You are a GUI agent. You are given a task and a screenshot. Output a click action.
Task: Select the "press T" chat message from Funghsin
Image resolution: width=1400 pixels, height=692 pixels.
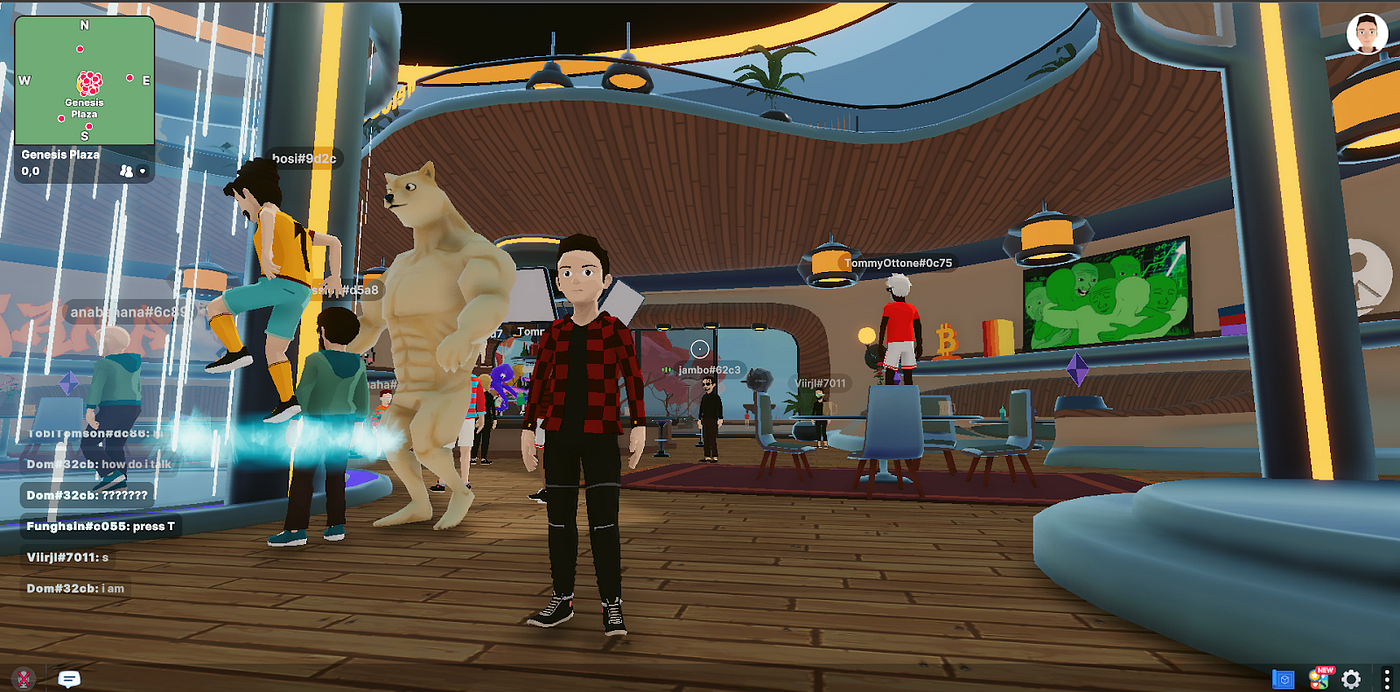tap(102, 526)
